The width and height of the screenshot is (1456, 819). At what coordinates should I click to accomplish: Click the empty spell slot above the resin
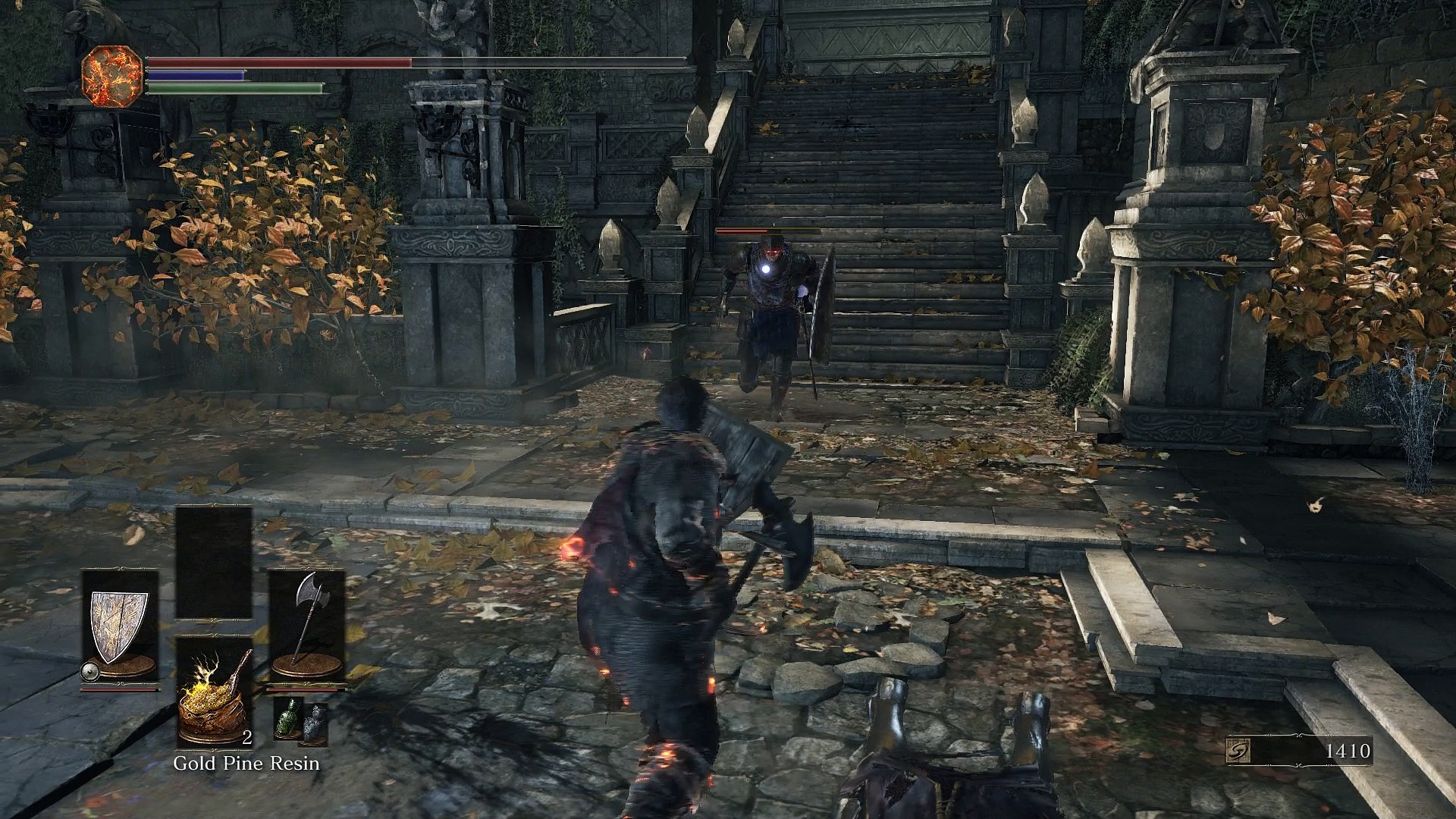point(214,563)
